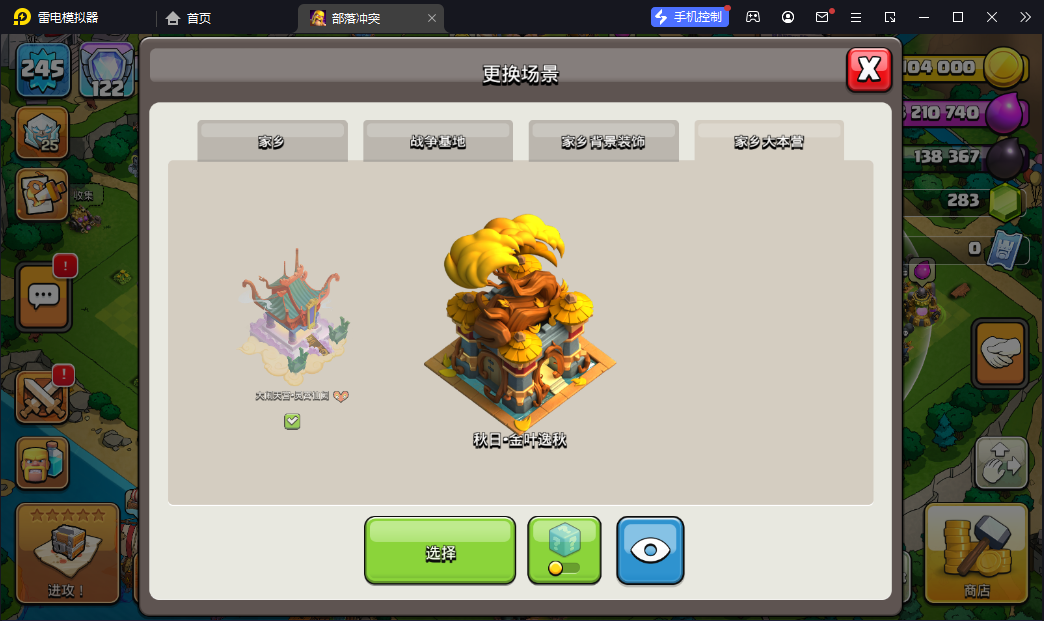1044x621 pixels.
Task: Switch to the 家乡 tab
Action: [272, 141]
